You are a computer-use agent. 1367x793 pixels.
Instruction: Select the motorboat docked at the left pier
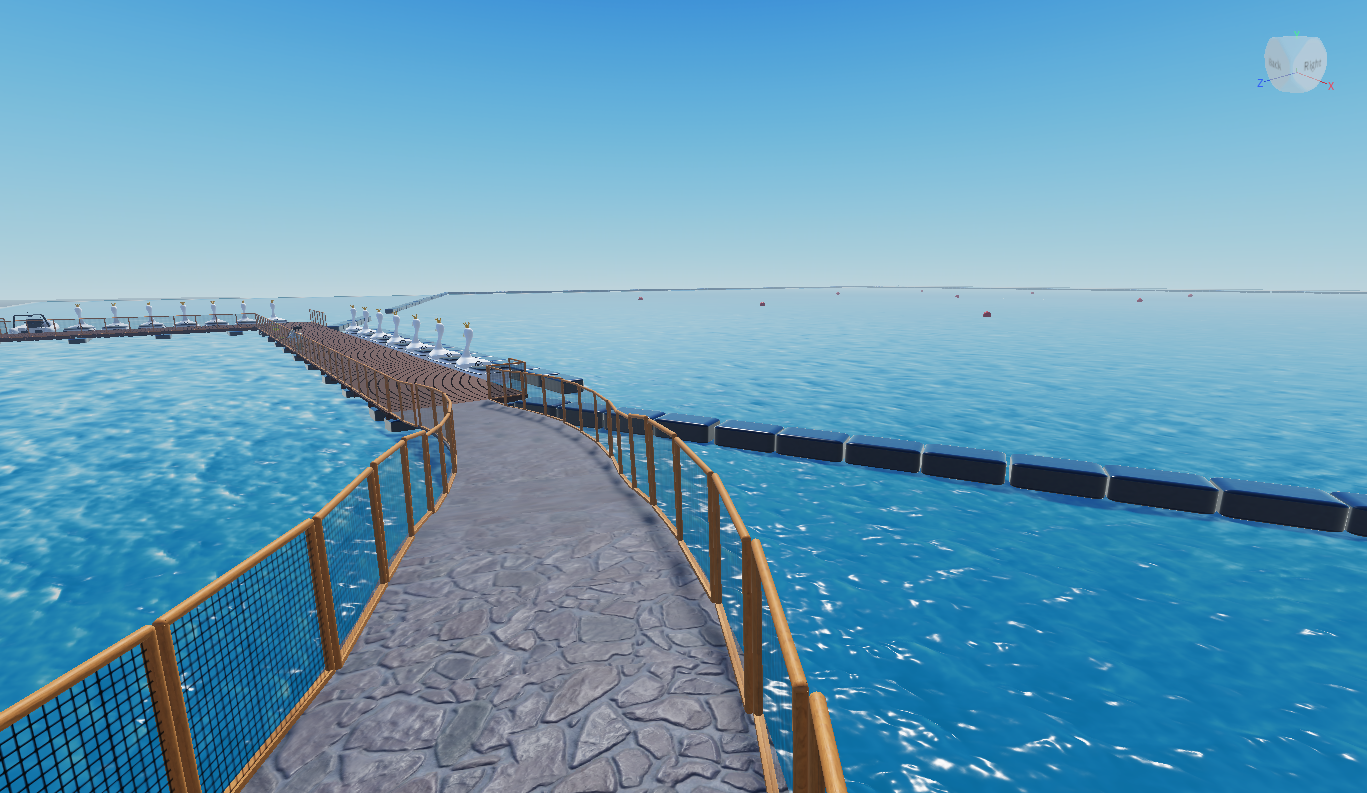click(x=35, y=323)
